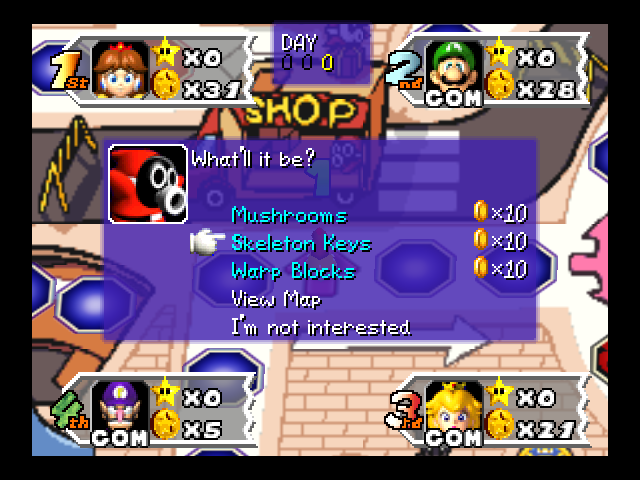Select Luigi's COM player portrait
Viewport: 640px width, 480px height.
pyautogui.click(x=457, y=71)
